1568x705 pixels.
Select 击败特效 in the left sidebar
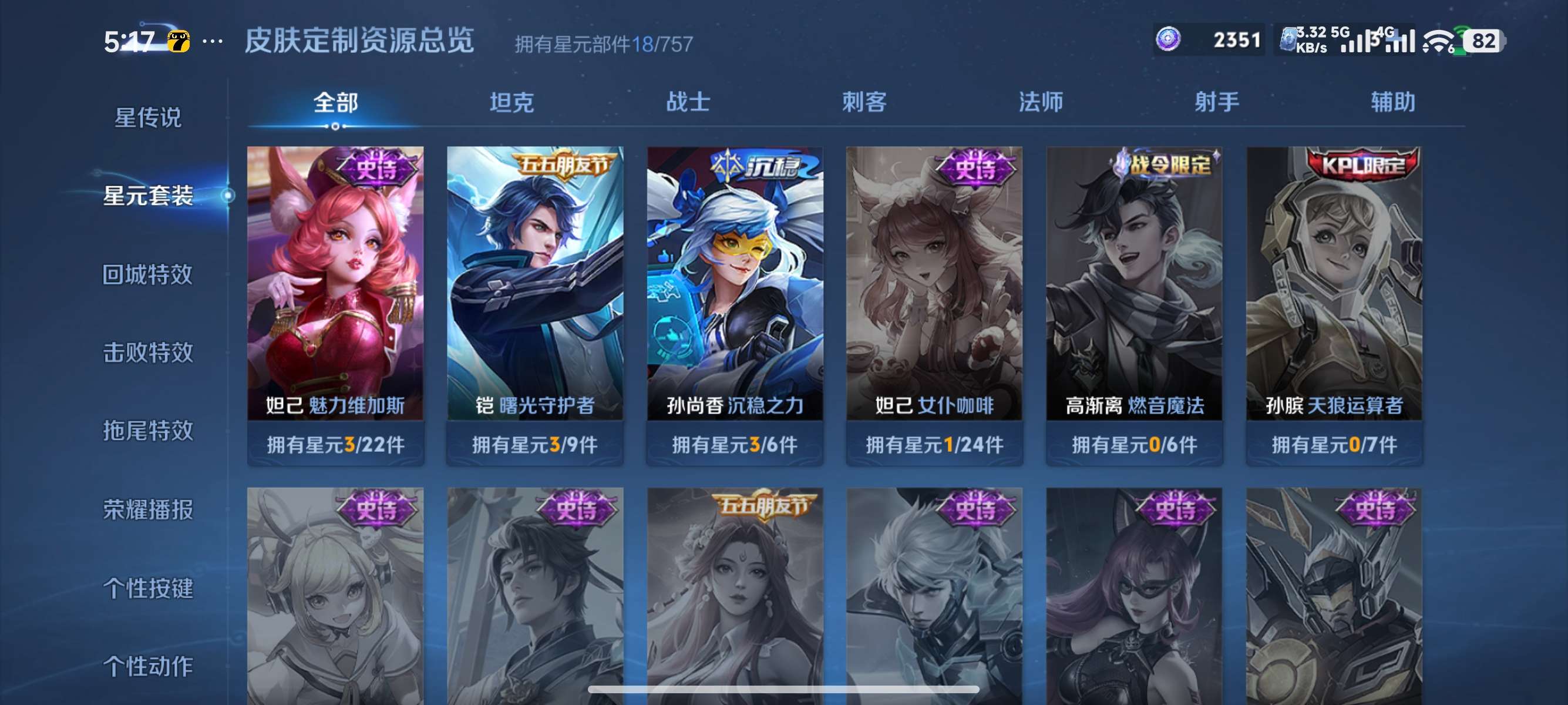149,353
